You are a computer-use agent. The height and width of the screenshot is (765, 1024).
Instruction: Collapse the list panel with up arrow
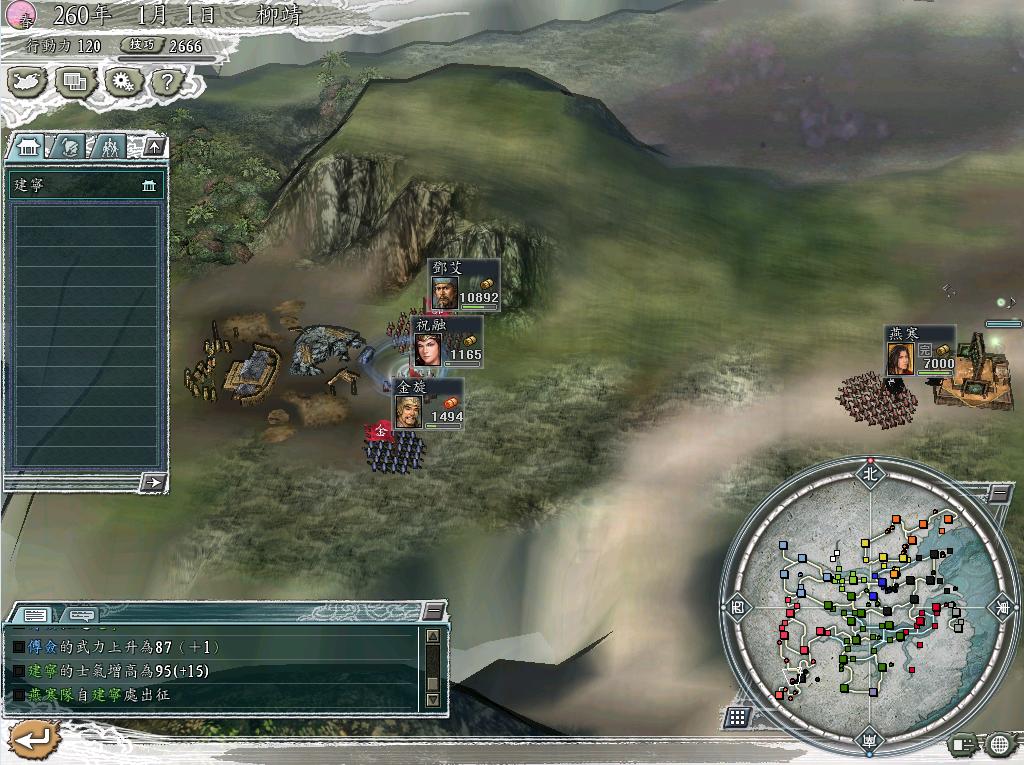(x=153, y=147)
